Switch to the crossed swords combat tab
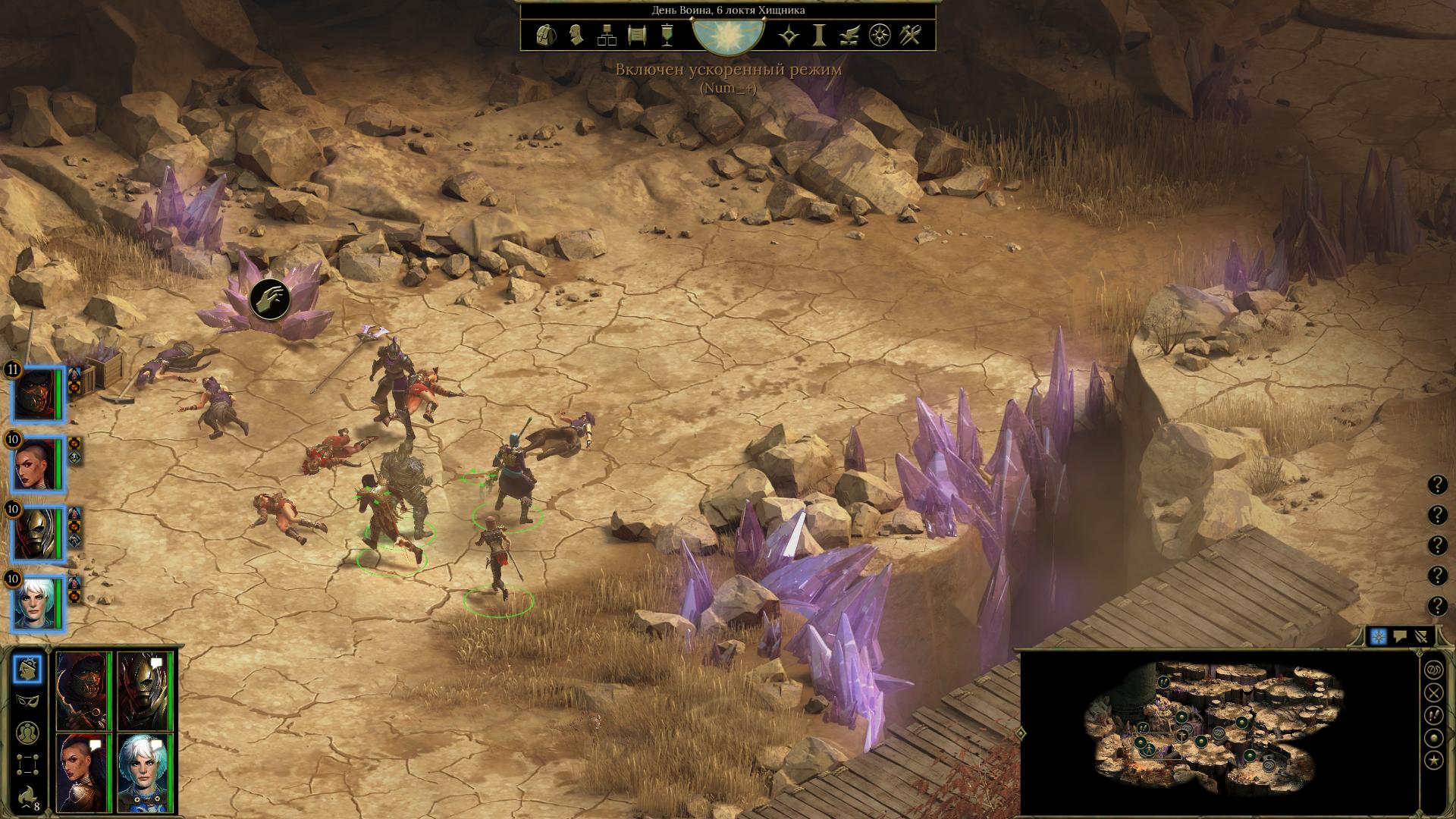 tap(1422, 637)
